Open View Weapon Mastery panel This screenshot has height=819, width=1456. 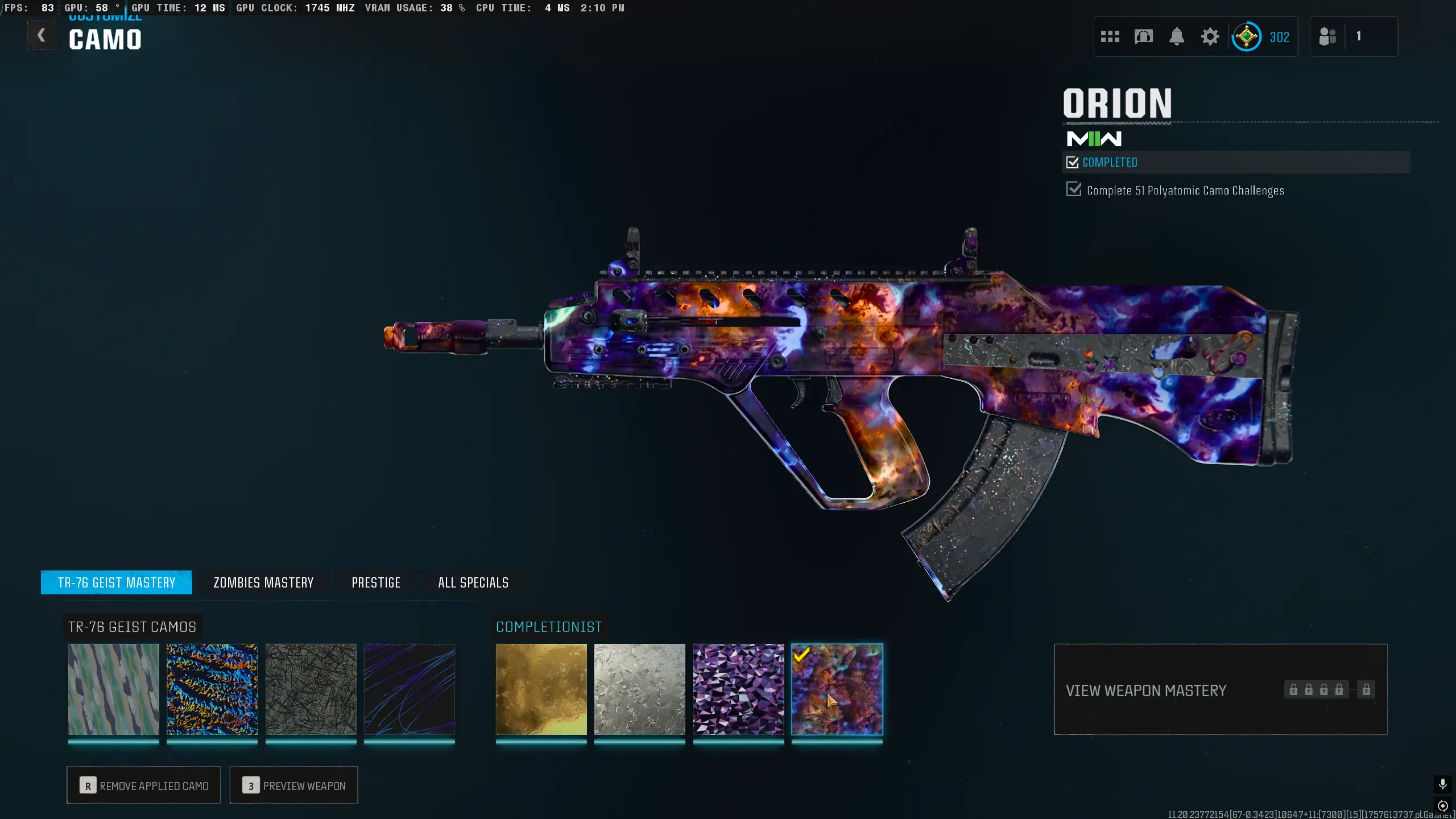tap(1221, 690)
